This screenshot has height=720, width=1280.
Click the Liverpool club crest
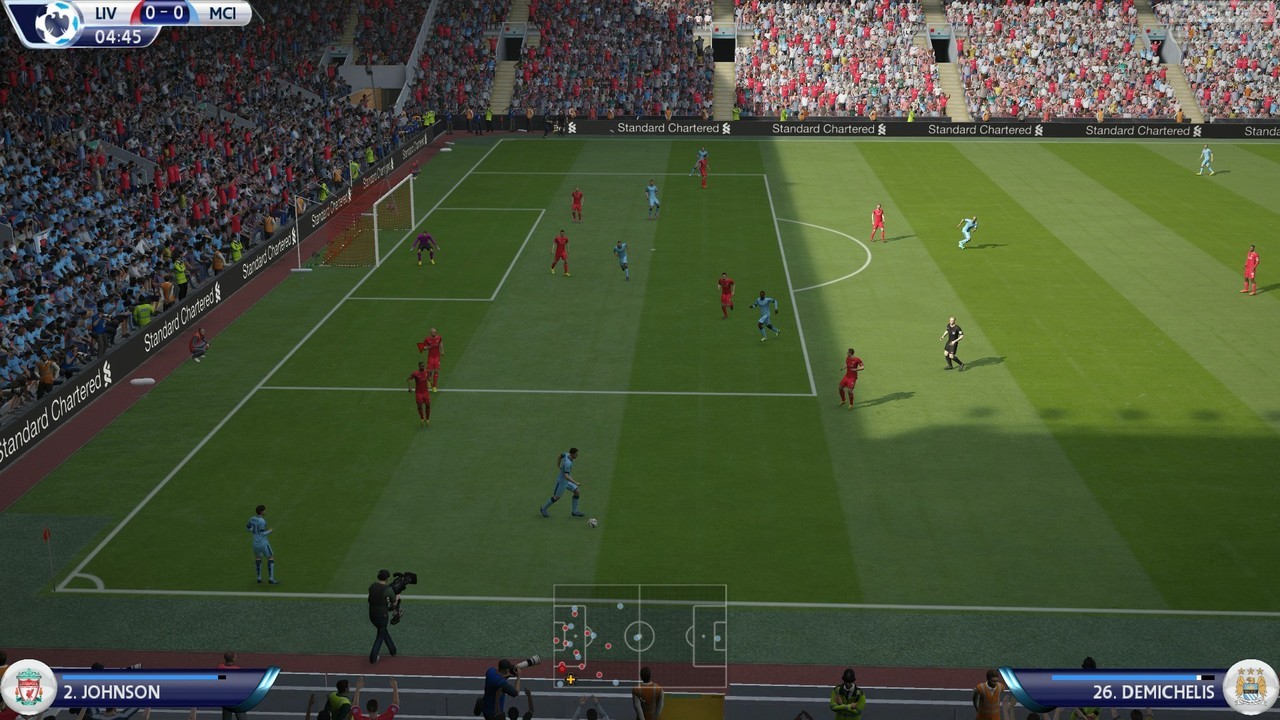[27, 688]
